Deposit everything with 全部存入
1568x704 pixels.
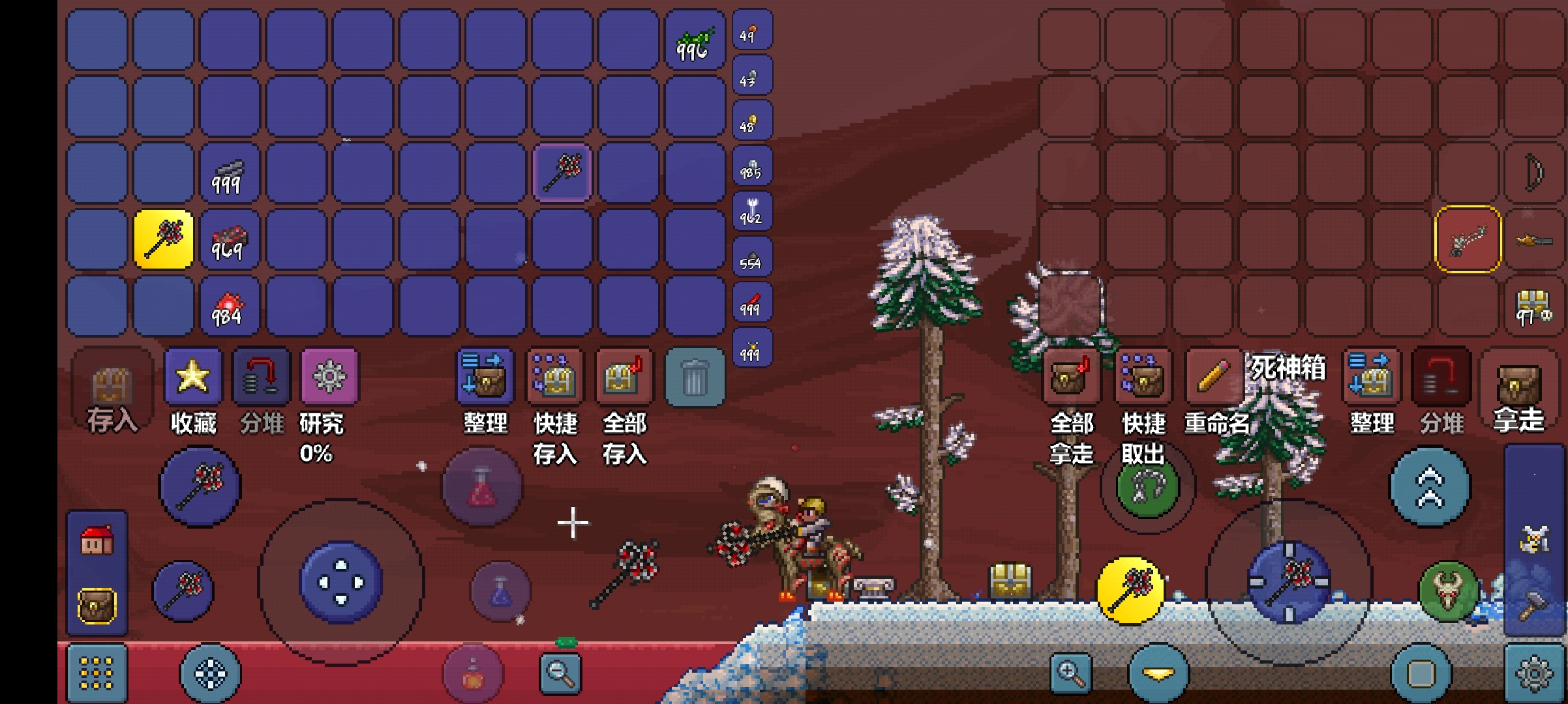tap(624, 377)
